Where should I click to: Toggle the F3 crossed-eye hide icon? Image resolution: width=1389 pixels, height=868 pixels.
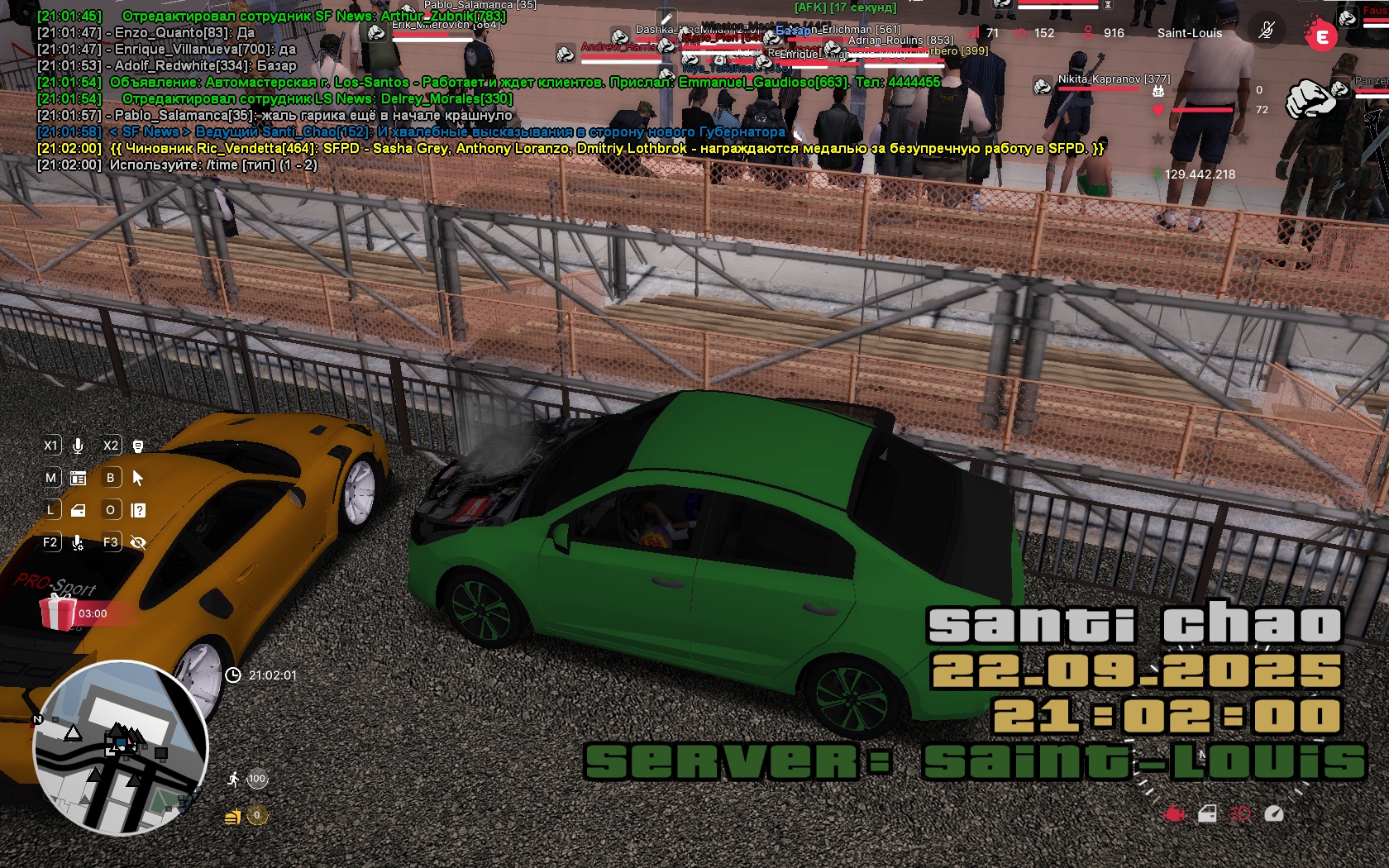pos(138,542)
